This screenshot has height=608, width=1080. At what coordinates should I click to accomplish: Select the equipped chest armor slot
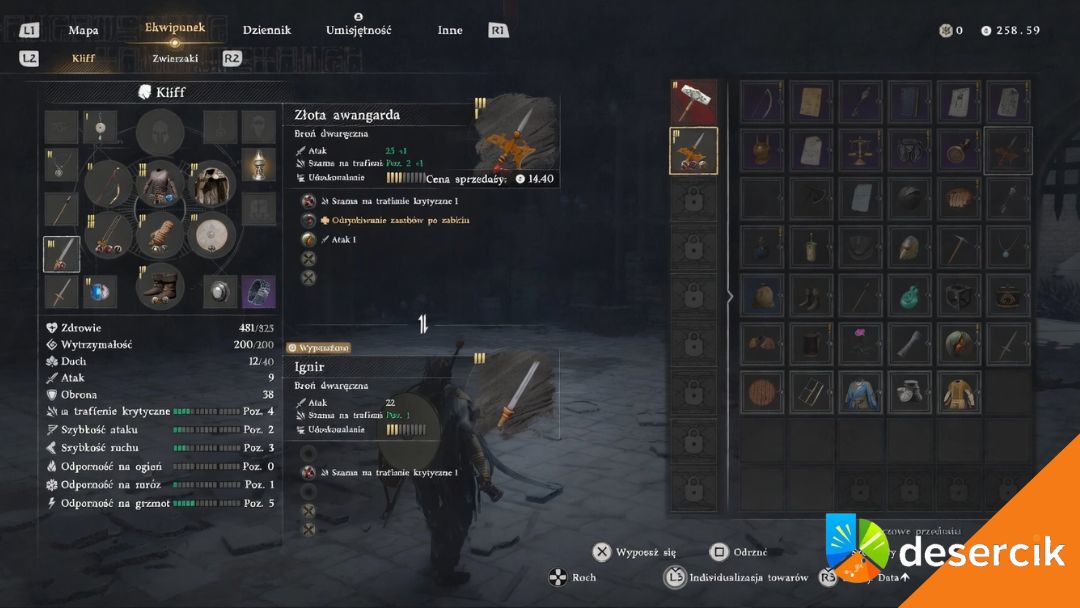pos(160,184)
